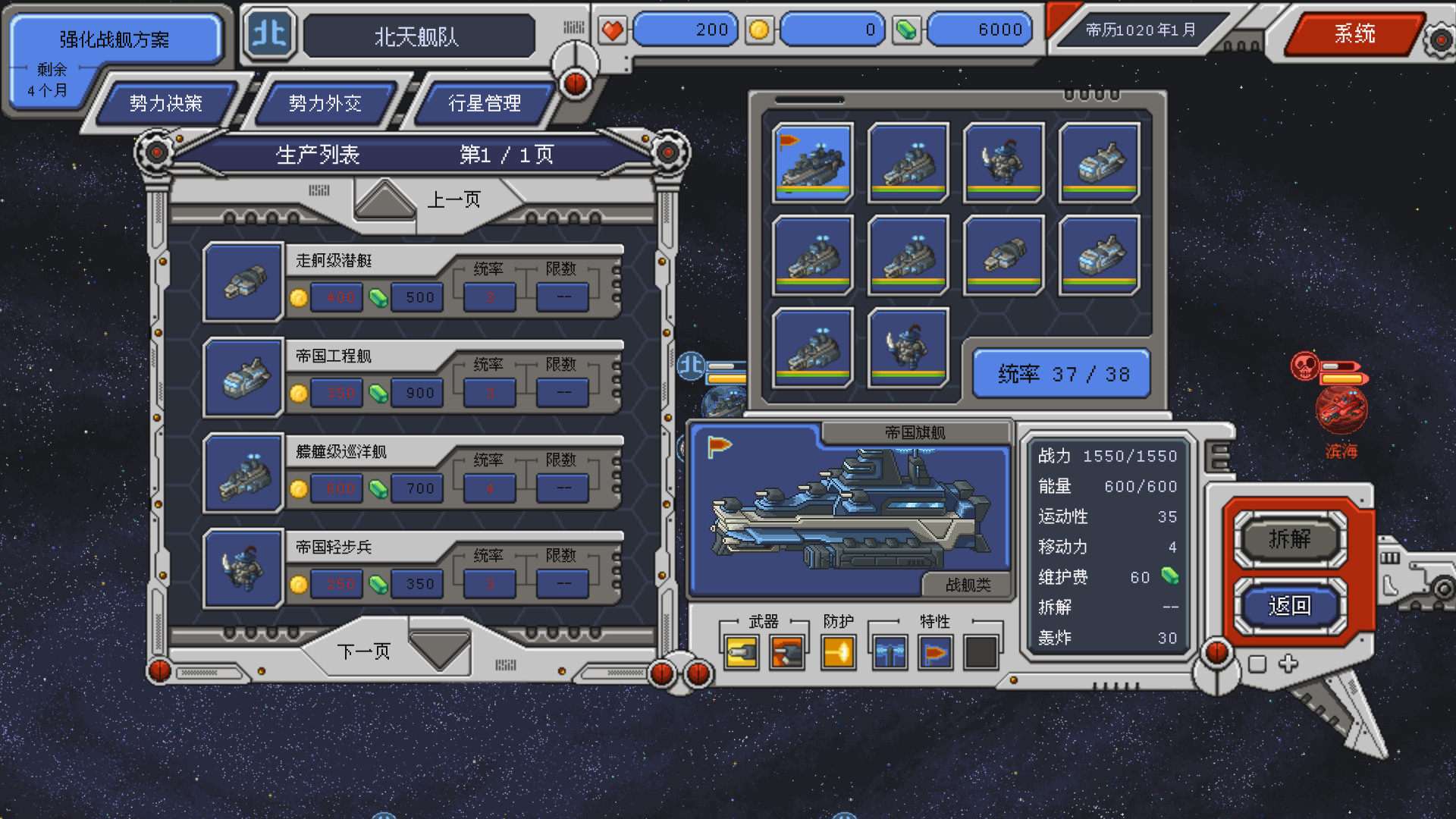Click the orange flag trait icon under 特性
The width and height of the screenshot is (1456, 819).
[x=934, y=650]
